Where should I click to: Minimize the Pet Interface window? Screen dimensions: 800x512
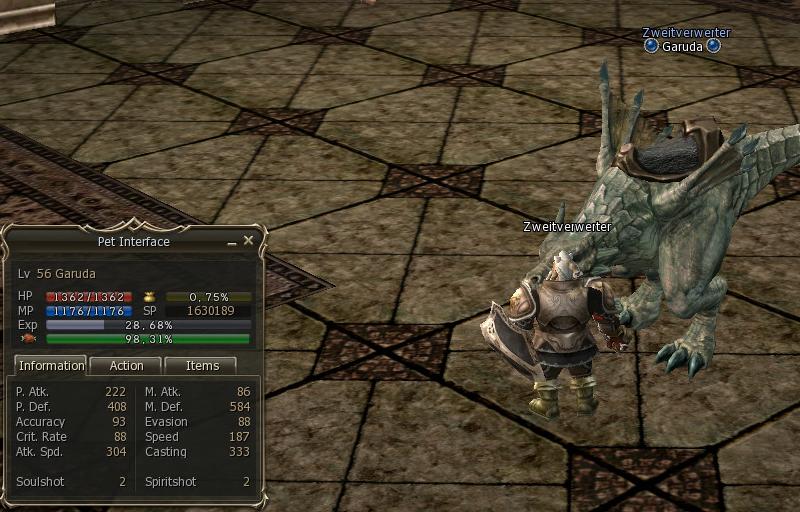(232, 242)
